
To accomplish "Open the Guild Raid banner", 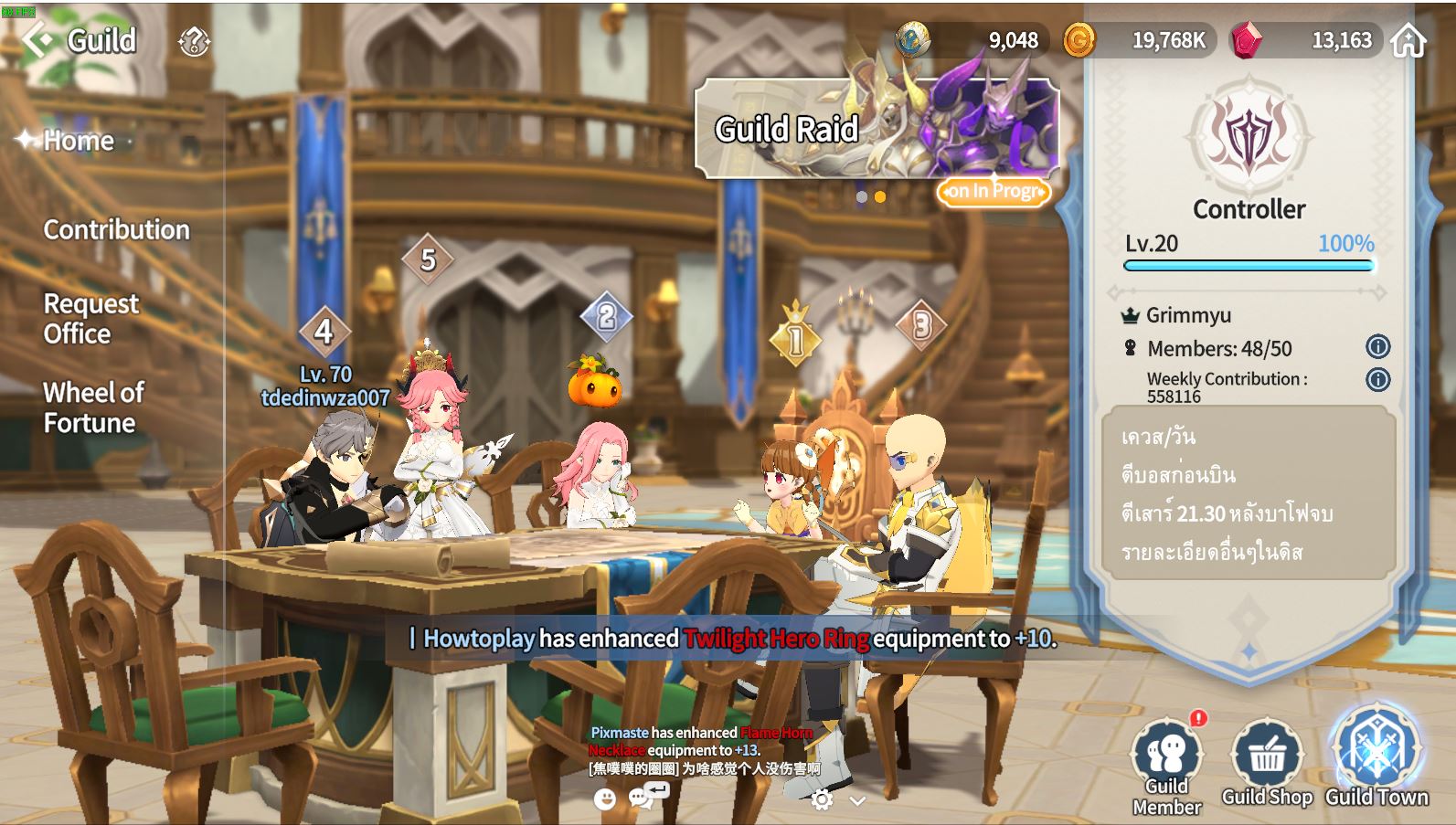I will click(x=877, y=129).
